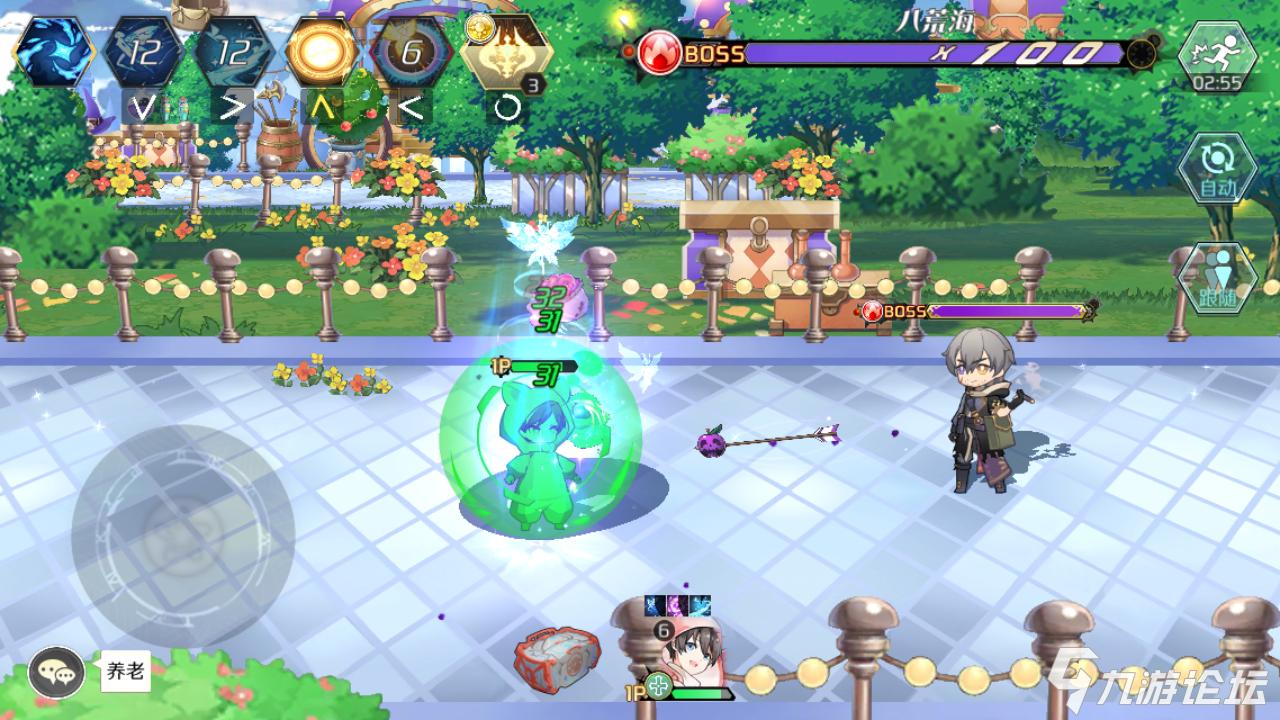Use the ultimate skill with x3 counter badge
Image resolution: width=1280 pixels, height=720 pixels.
pos(510,52)
